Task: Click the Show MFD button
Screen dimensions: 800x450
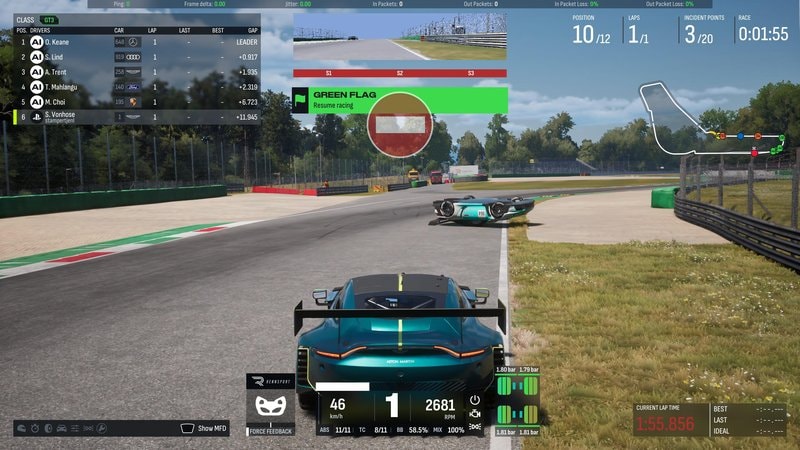Action: [203, 428]
